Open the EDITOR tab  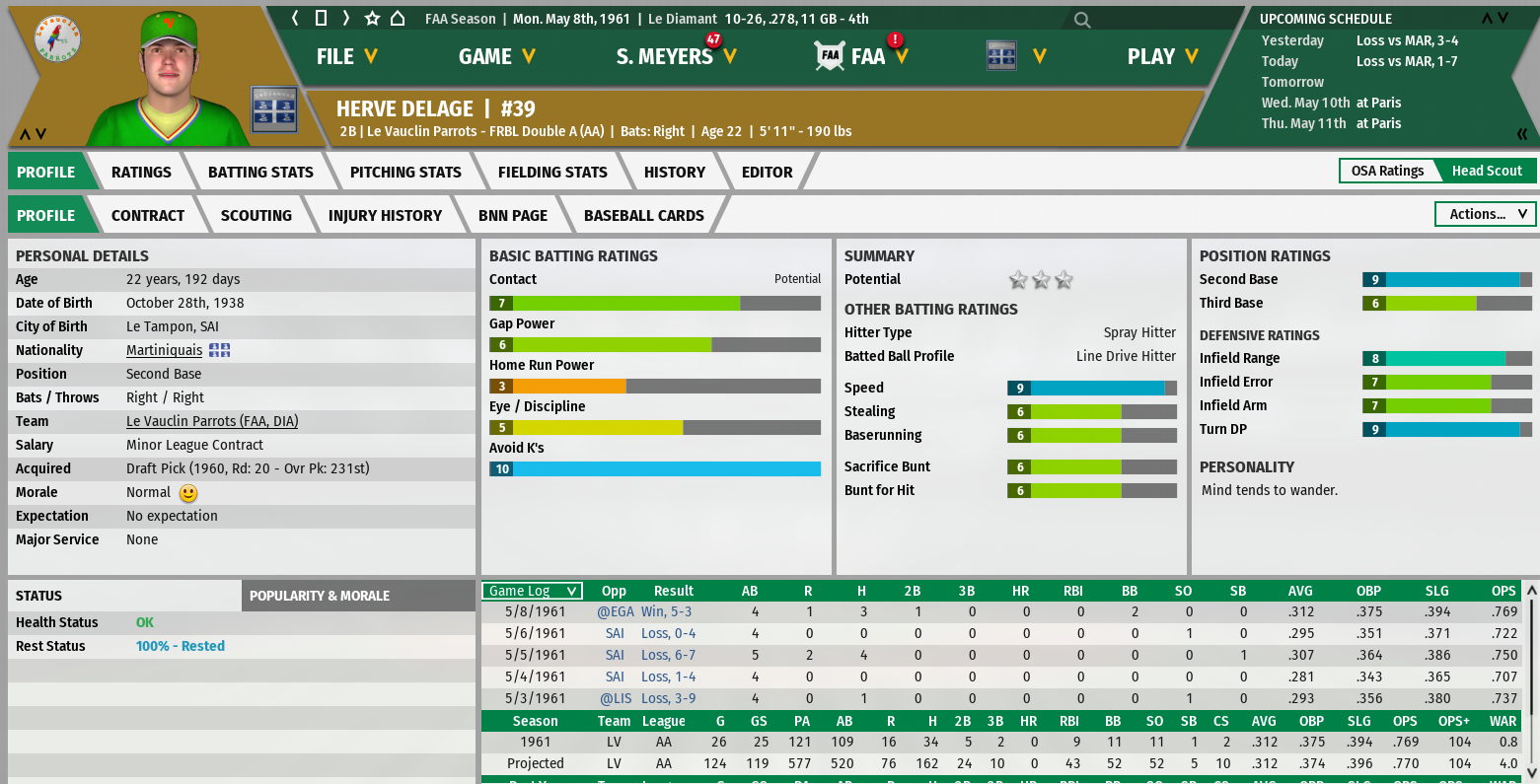tap(767, 172)
